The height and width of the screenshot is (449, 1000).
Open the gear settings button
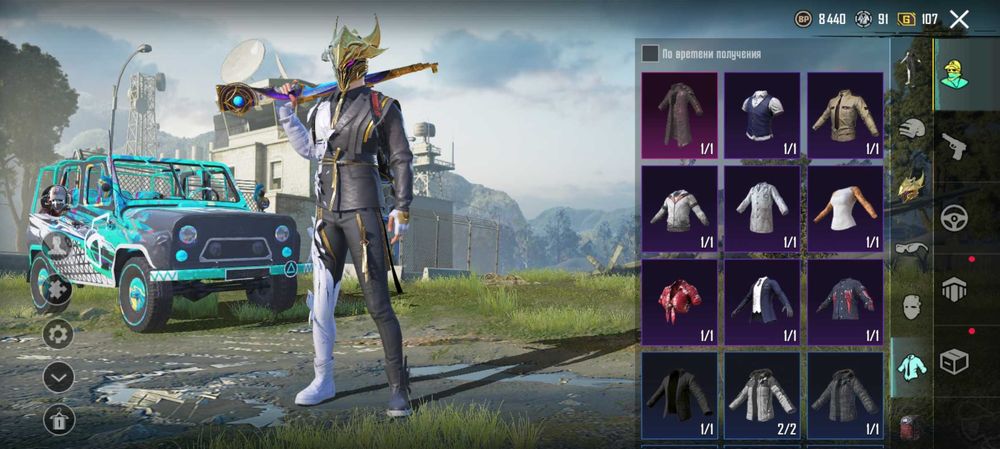coord(58,333)
